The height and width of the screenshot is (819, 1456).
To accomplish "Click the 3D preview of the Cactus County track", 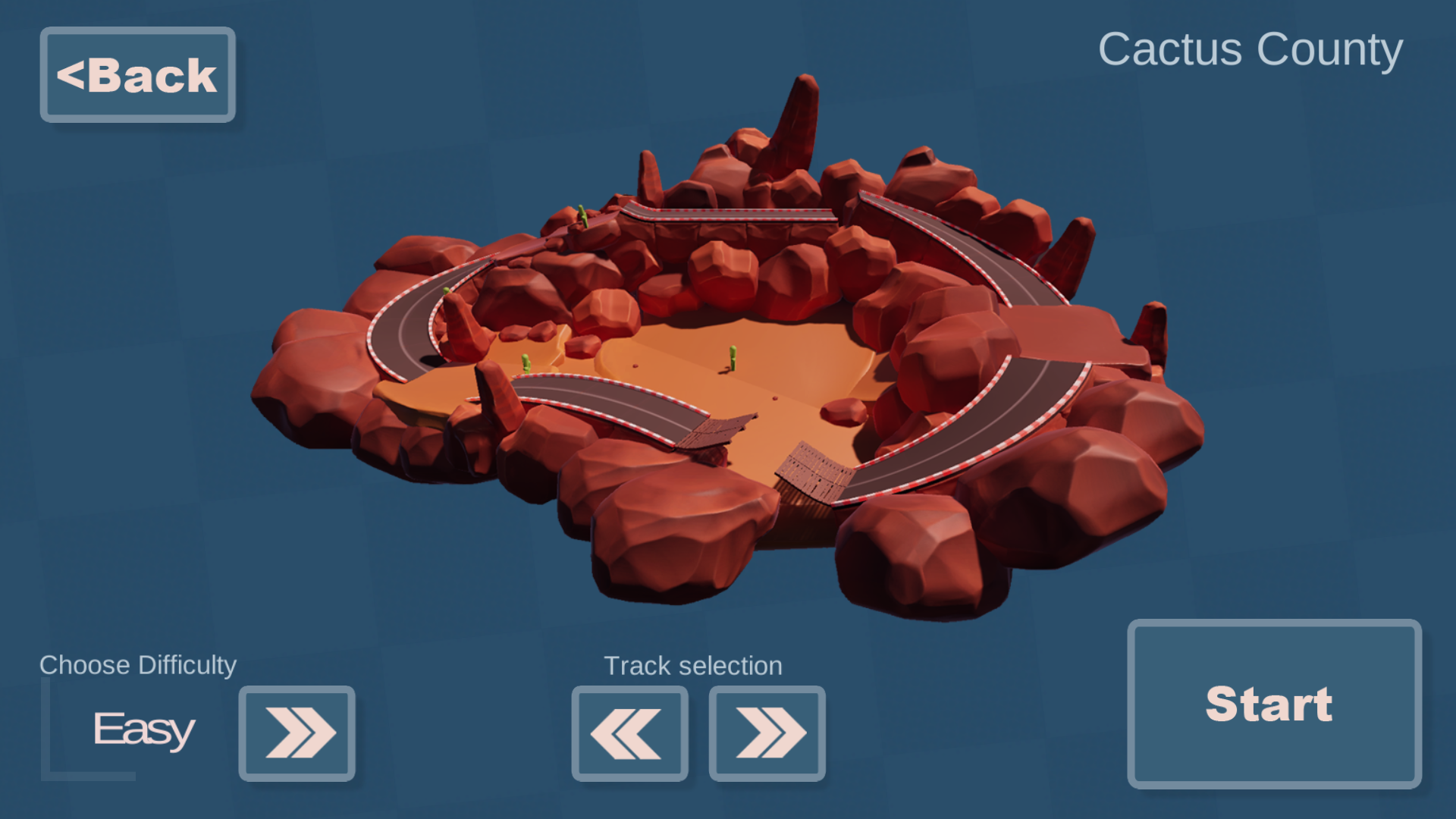I will coord(728,341).
